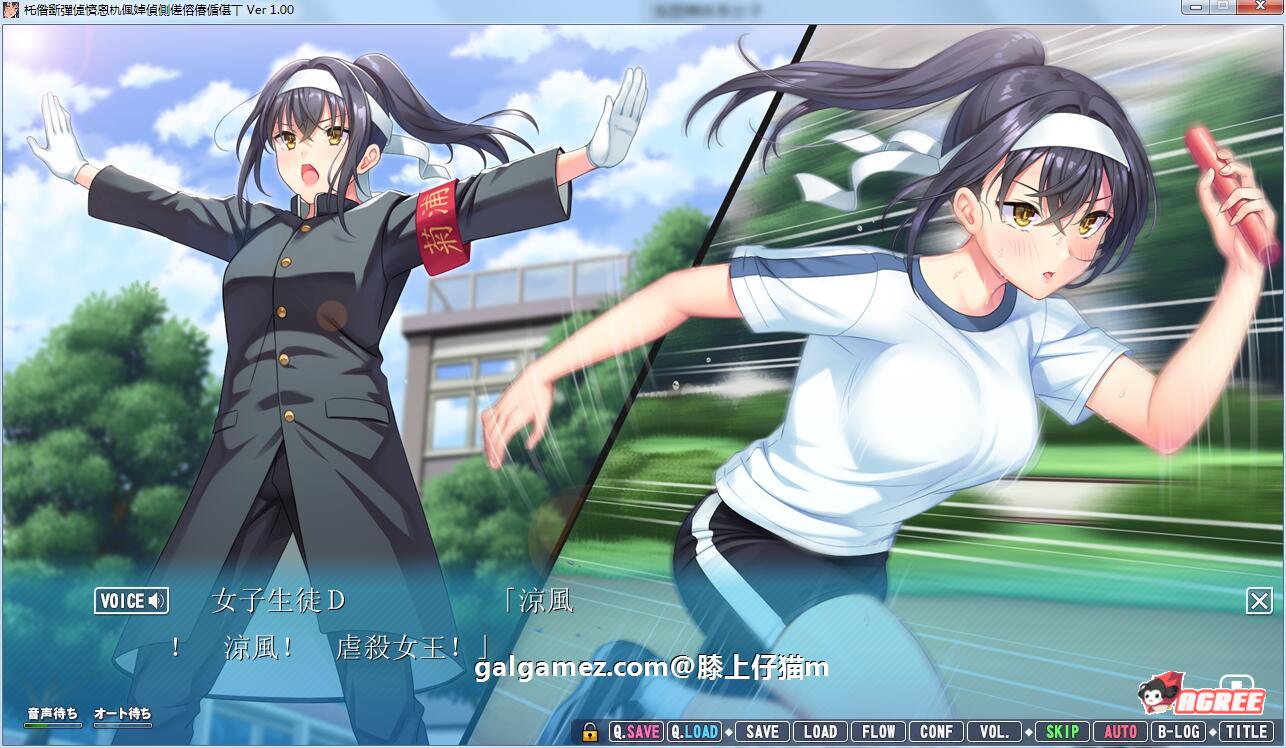Image resolution: width=1286 pixels, height=748 pixels.
Task: Click the padlock icon to lock the toolbar
Action: pos(591,731)
